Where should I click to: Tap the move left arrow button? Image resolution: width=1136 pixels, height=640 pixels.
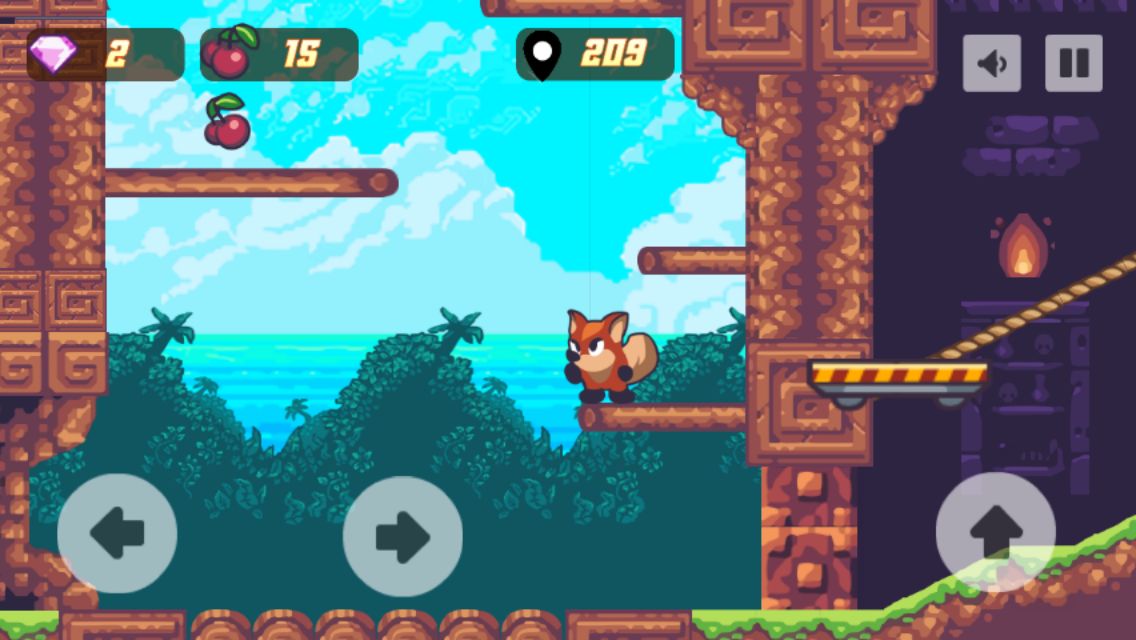tap(117, 533)
